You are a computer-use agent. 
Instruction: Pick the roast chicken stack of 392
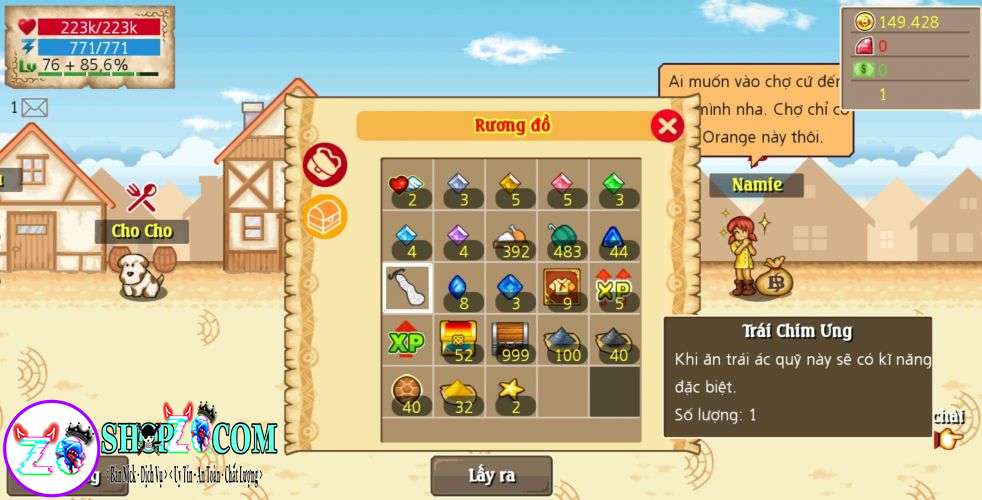coord(510,237)
